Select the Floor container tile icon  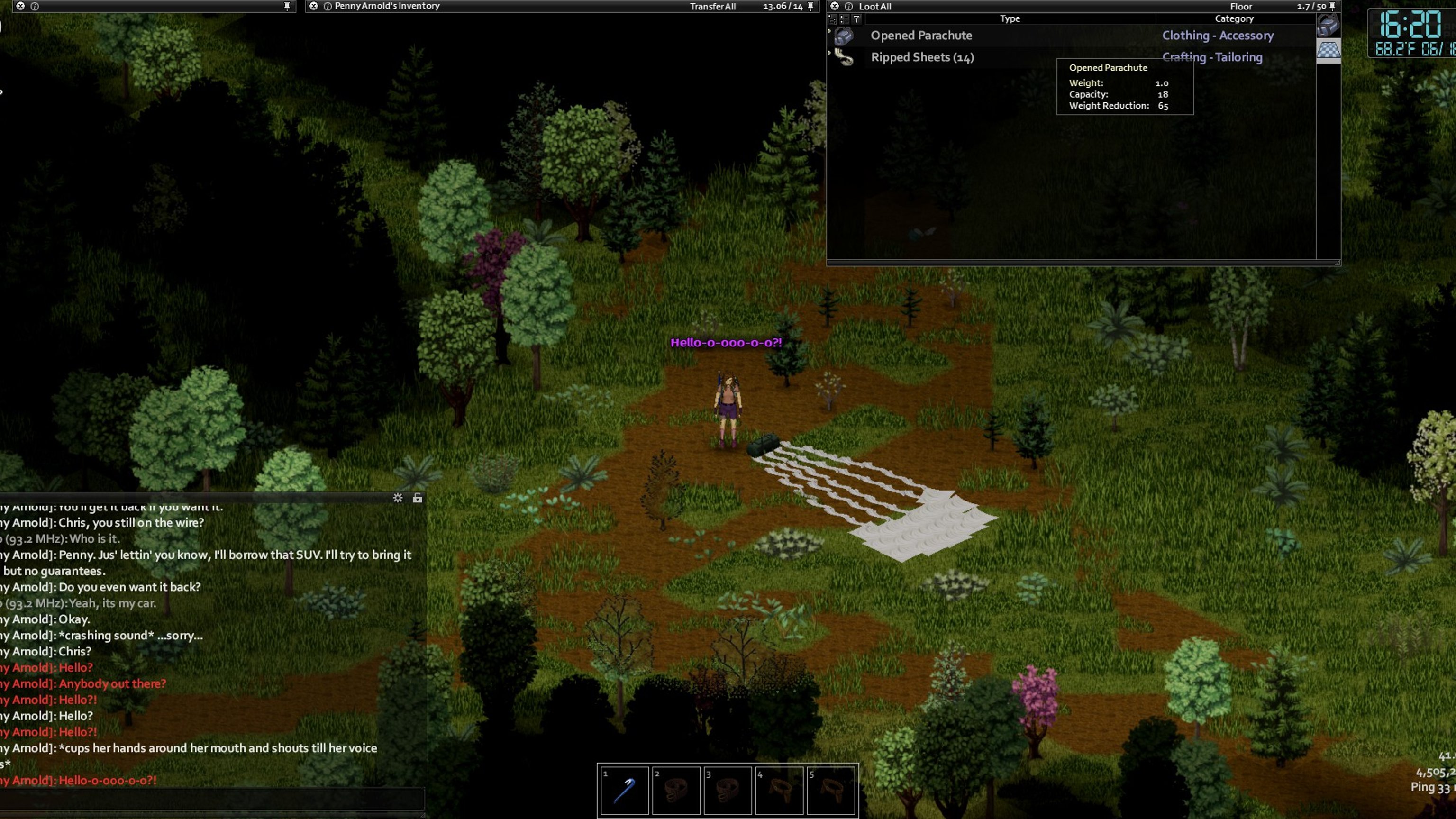(1328, 50)
